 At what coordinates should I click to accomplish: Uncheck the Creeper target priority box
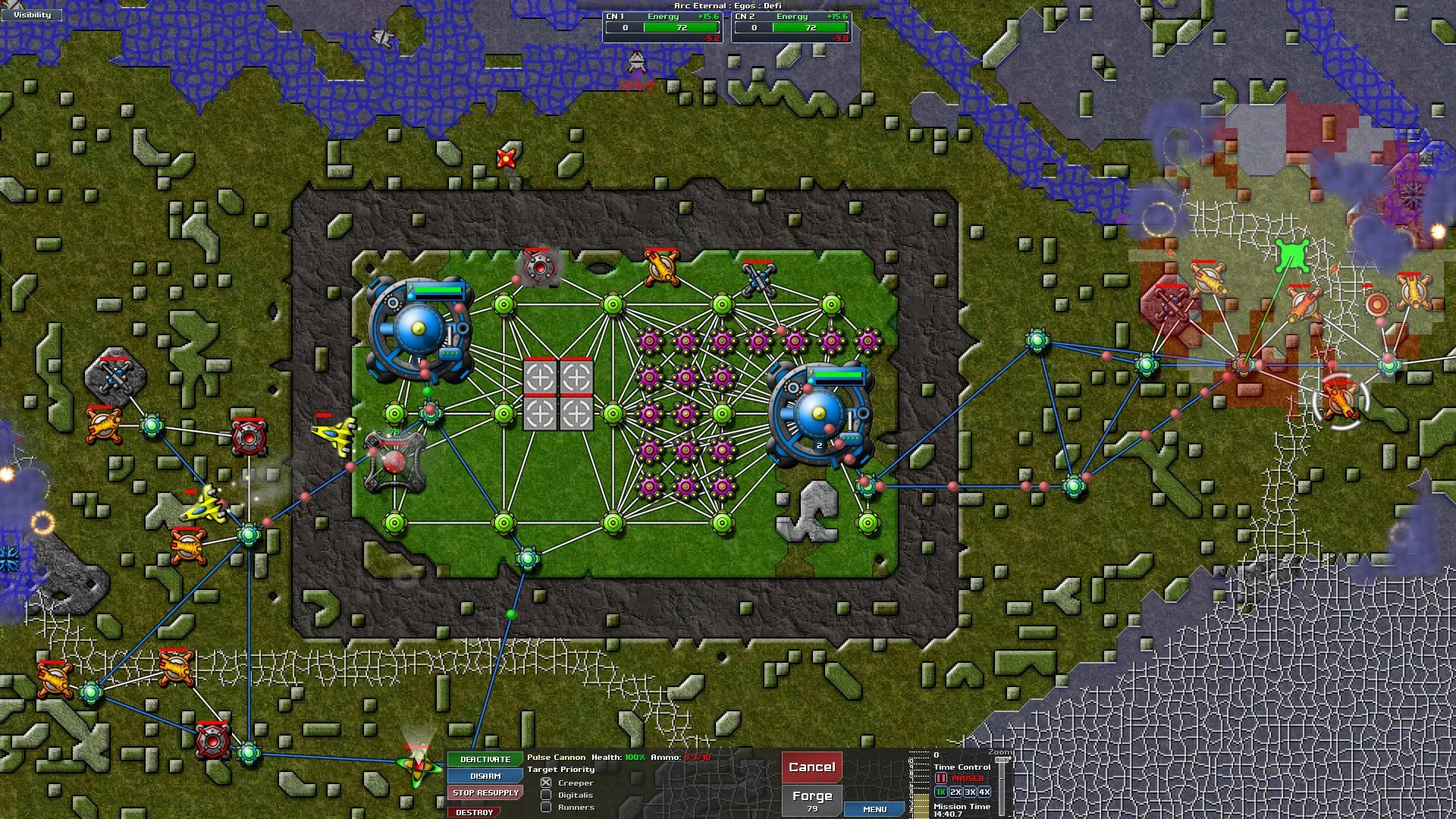click(x=548, y=782)
